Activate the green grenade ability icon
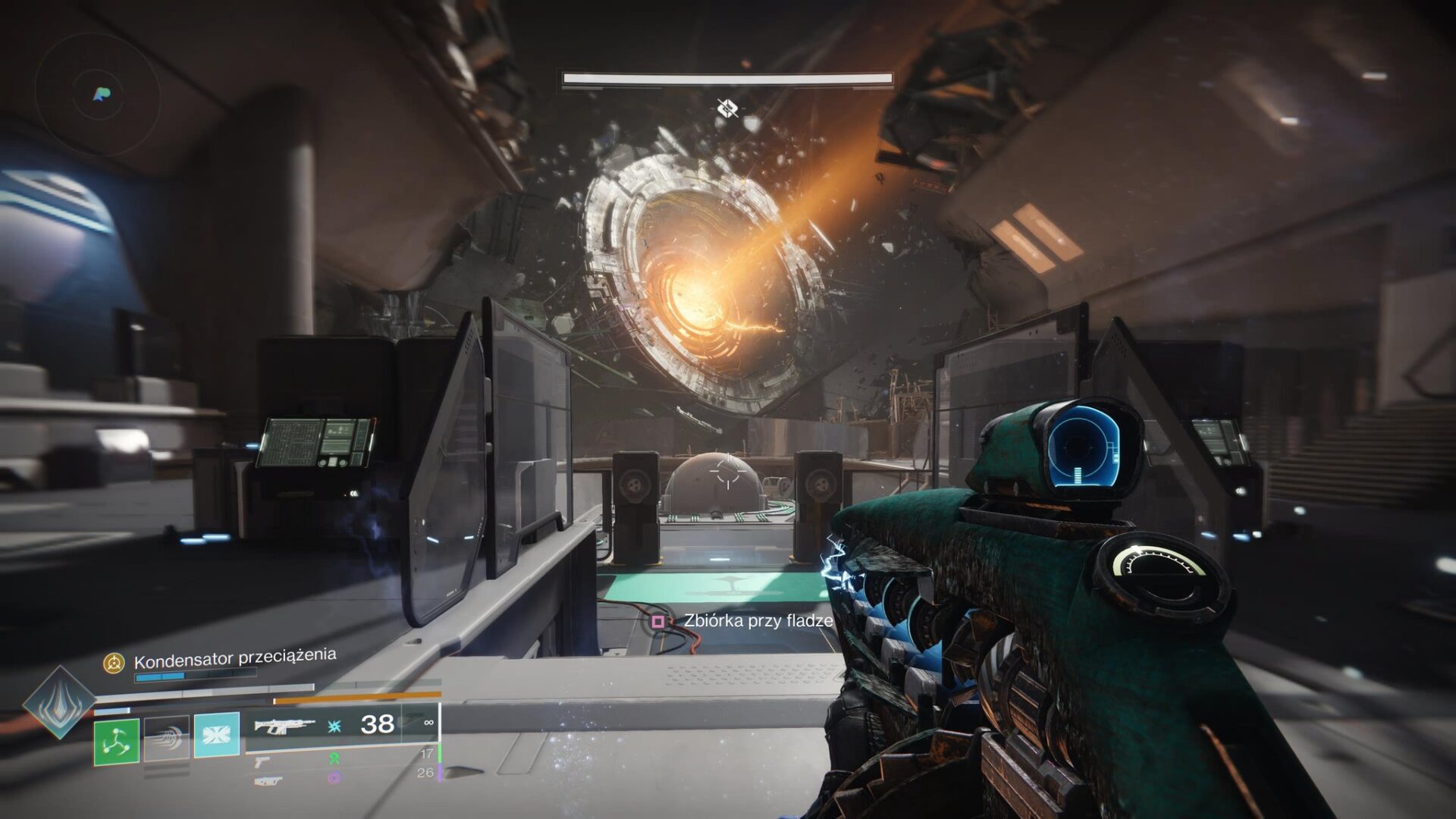The image size is (1456, 819). click(116, 741)
